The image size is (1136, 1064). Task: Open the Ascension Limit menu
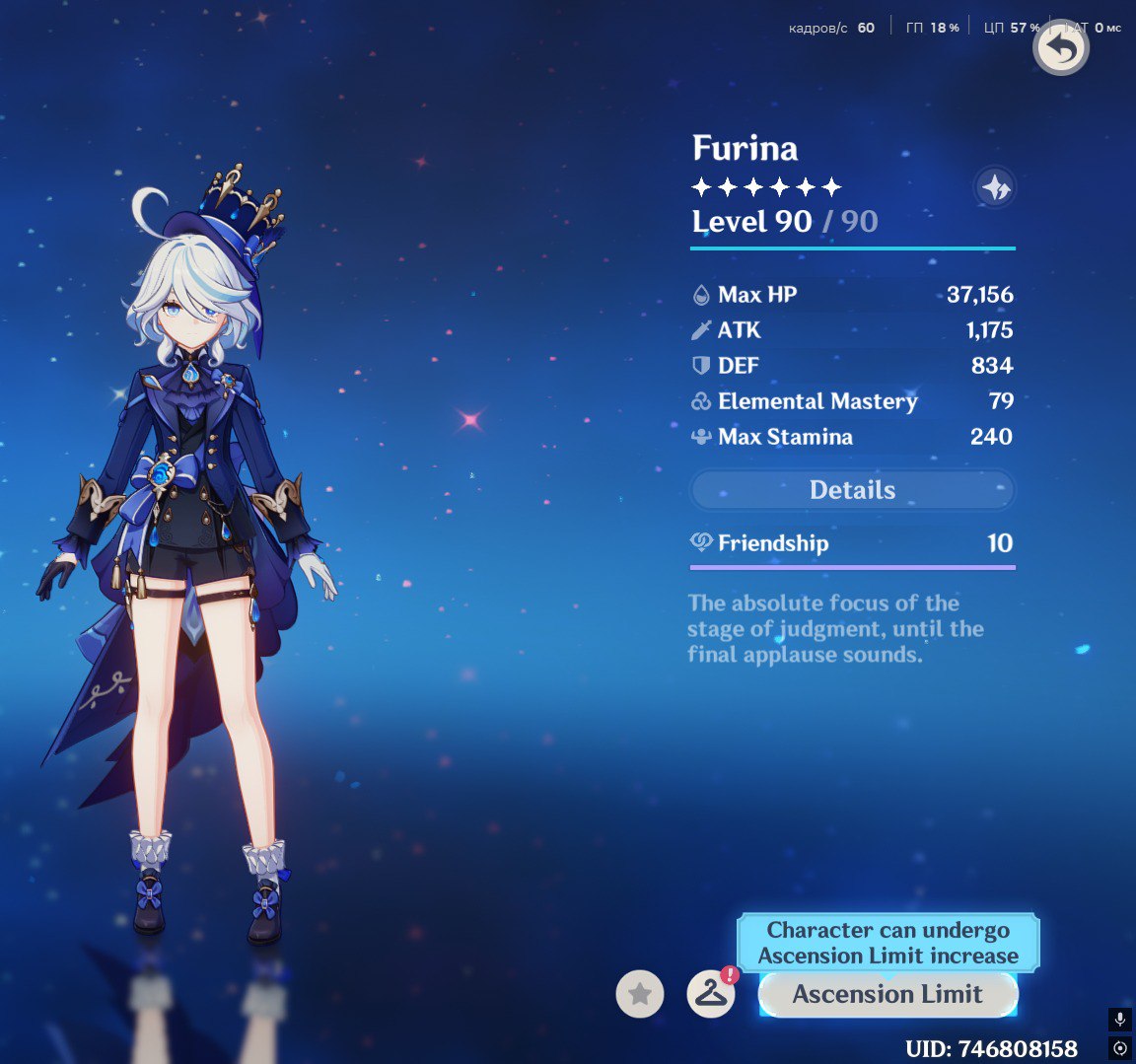(887, 994)
